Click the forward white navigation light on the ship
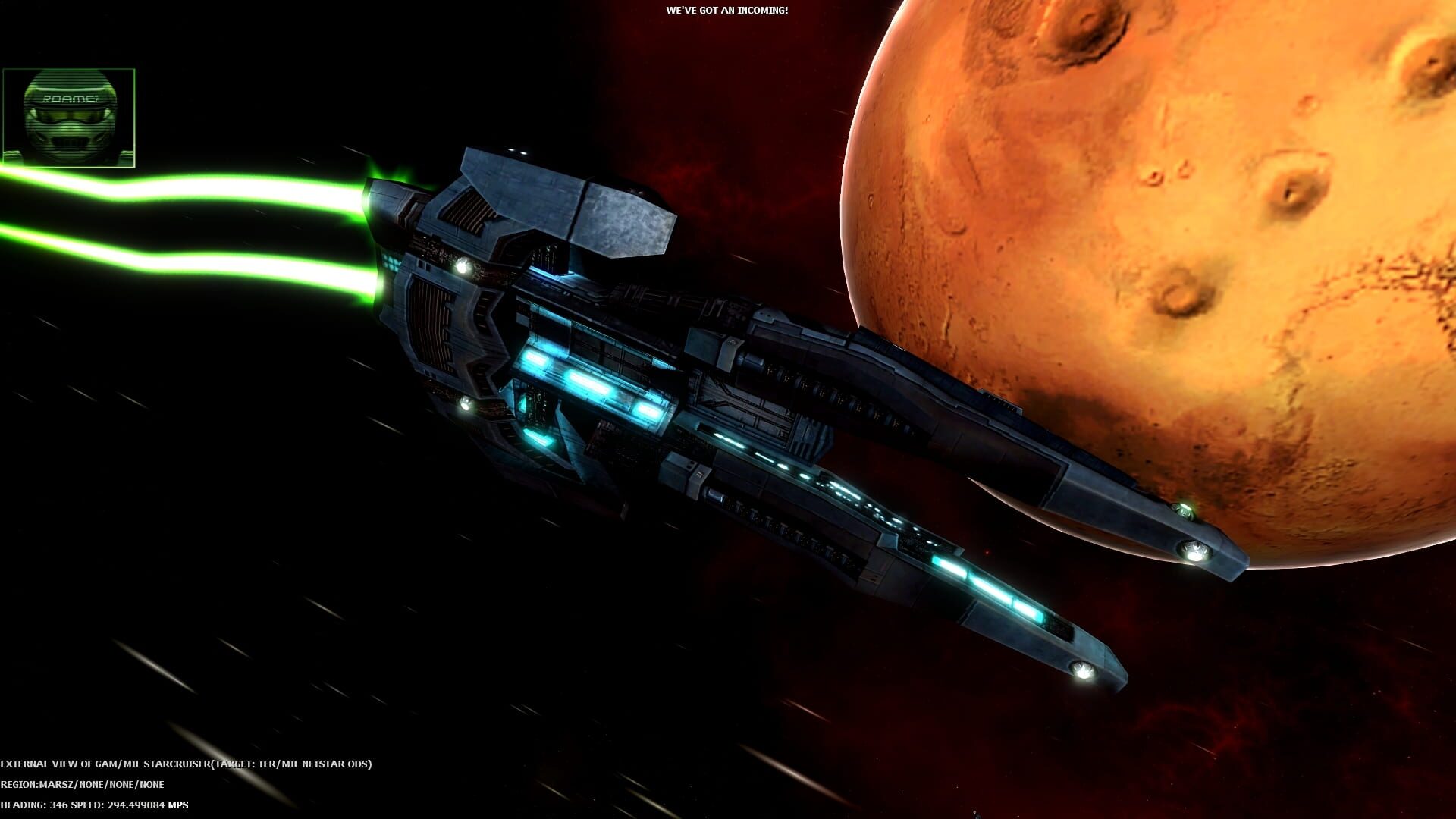The width and height of the screenshot is (1456, 819). [464, 265]
